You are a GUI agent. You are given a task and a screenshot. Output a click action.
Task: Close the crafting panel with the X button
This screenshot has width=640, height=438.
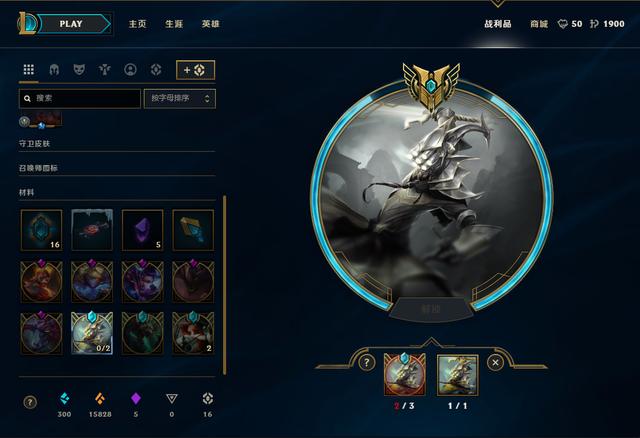(x=495, y=363)
